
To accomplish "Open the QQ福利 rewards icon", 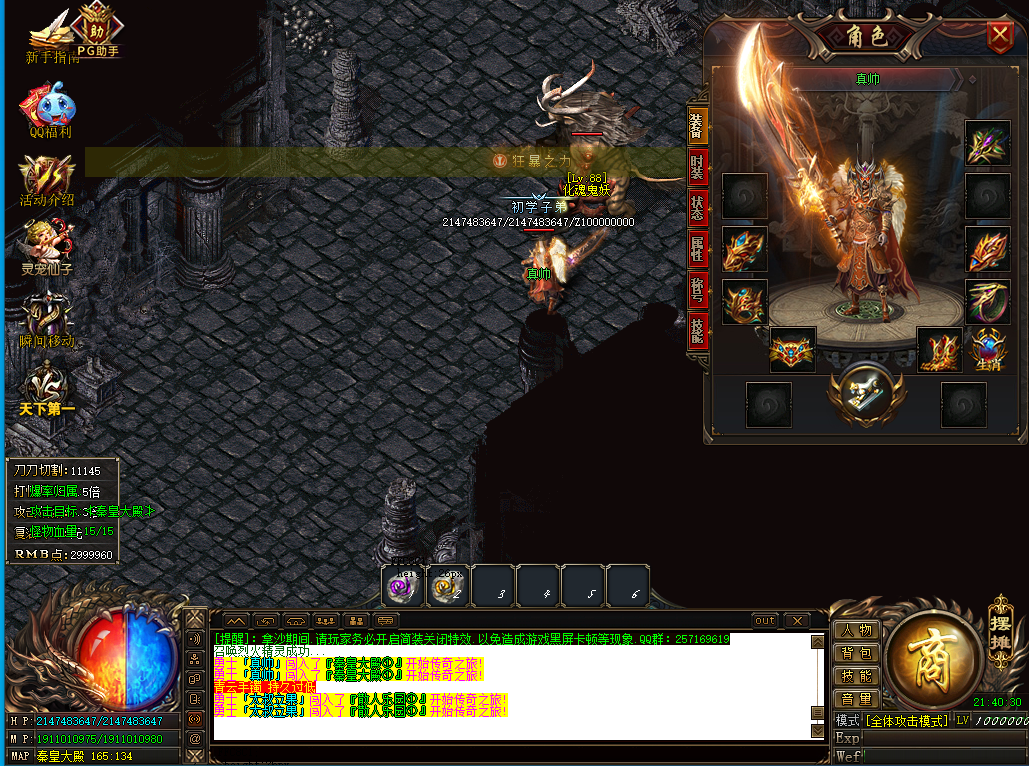I will pos(49,110).
